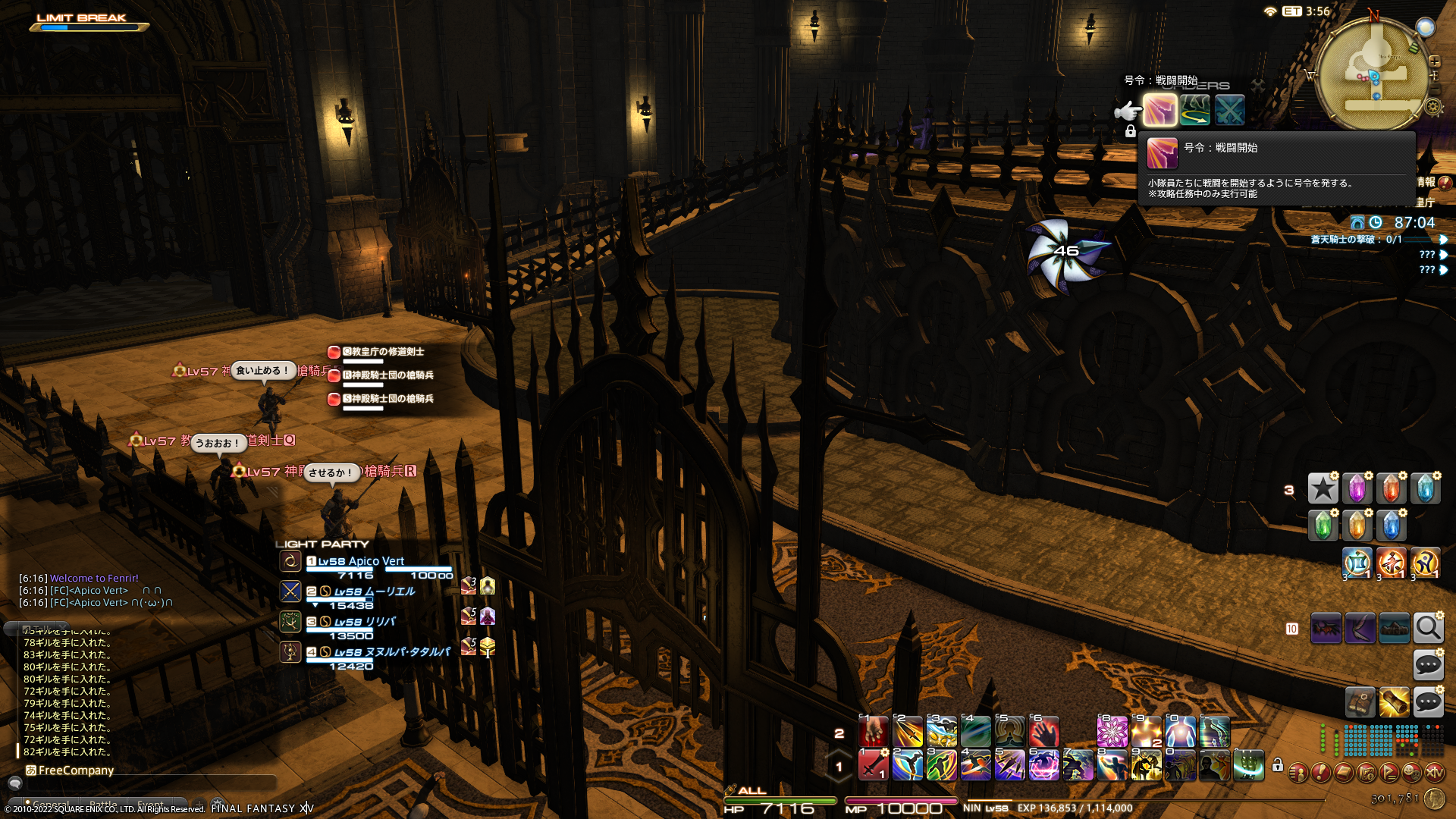
Task: Open the magnifying glass search icon
Action: coord(1428,629)
